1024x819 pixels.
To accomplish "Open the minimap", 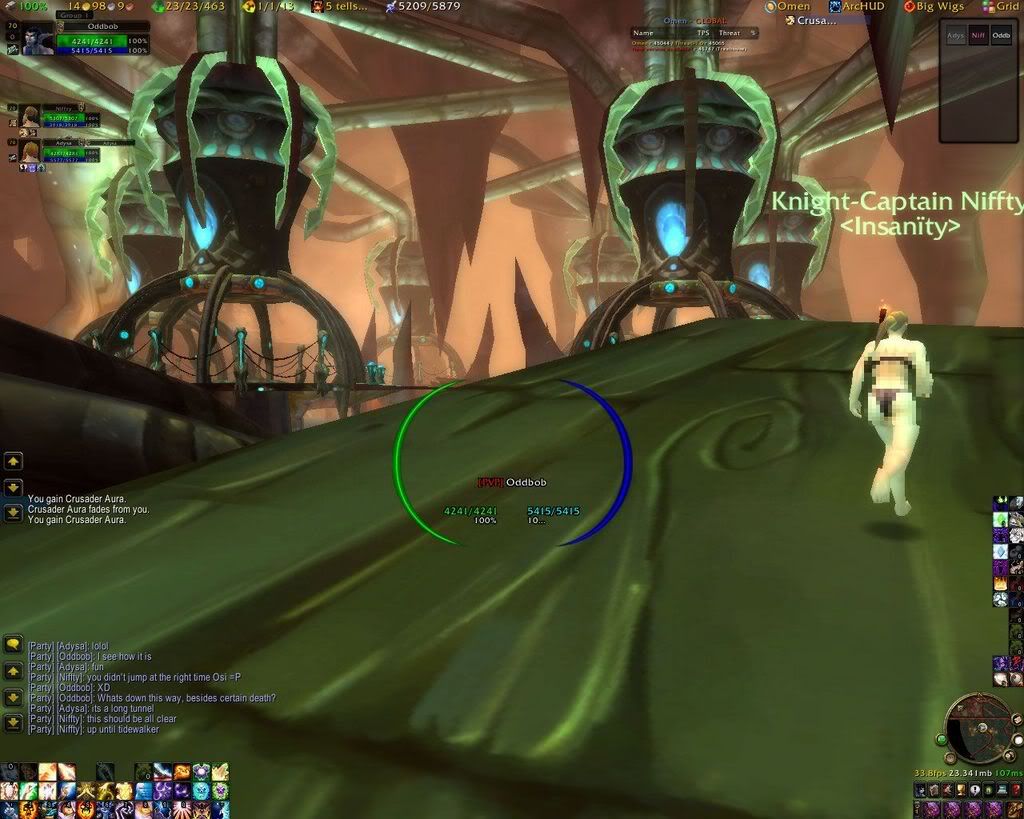I will (x=978, y=729).
